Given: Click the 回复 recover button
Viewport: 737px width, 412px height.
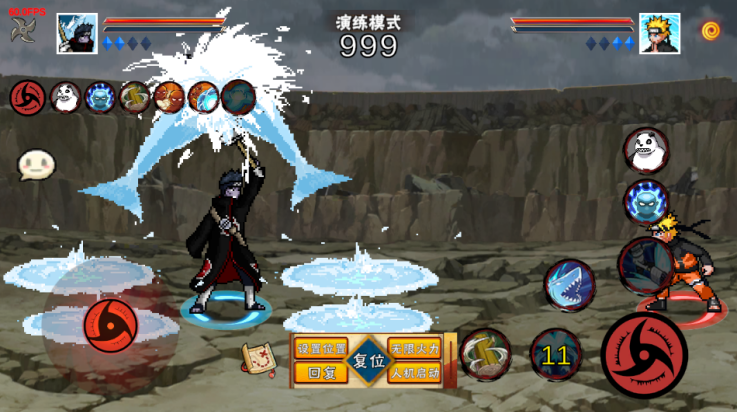Looking at the screenshot, I should [321, 373].
